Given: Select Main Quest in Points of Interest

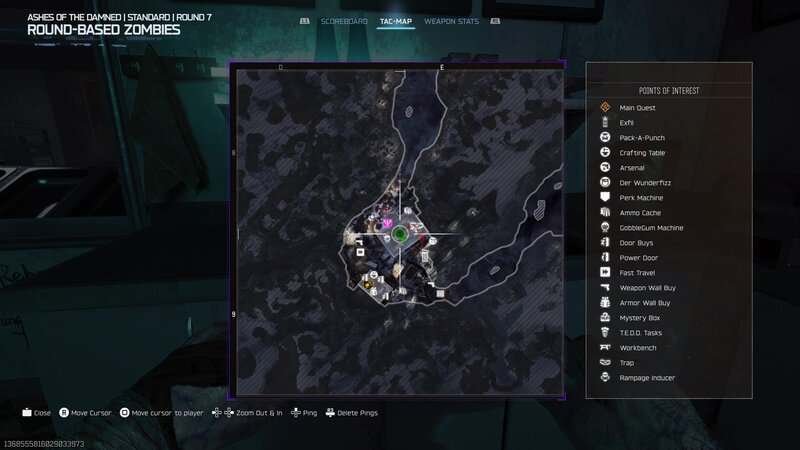Looking at the screenshot, I should pyautogui.click(x=637, y=108).
